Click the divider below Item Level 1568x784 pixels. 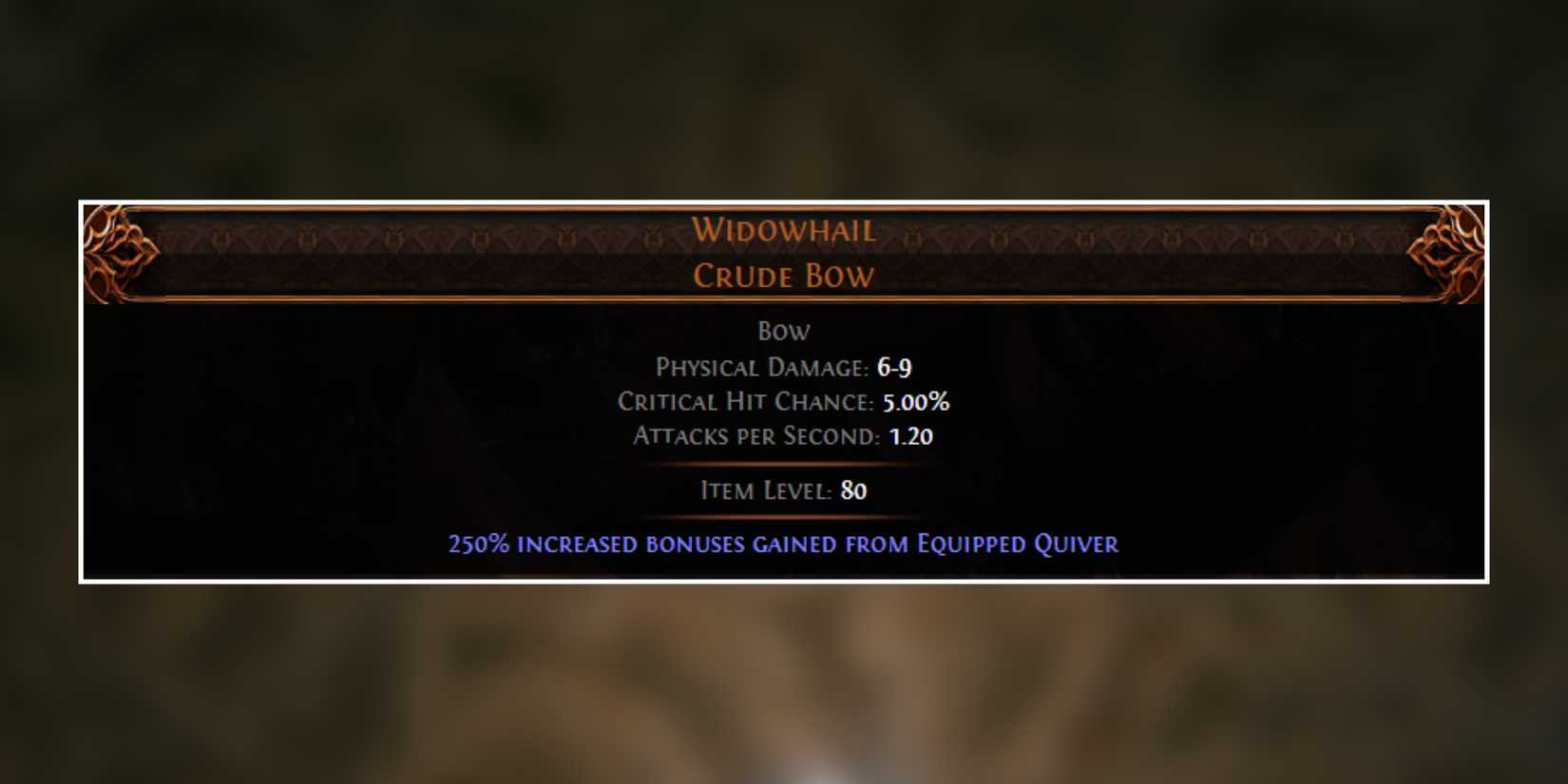[783, 517]
